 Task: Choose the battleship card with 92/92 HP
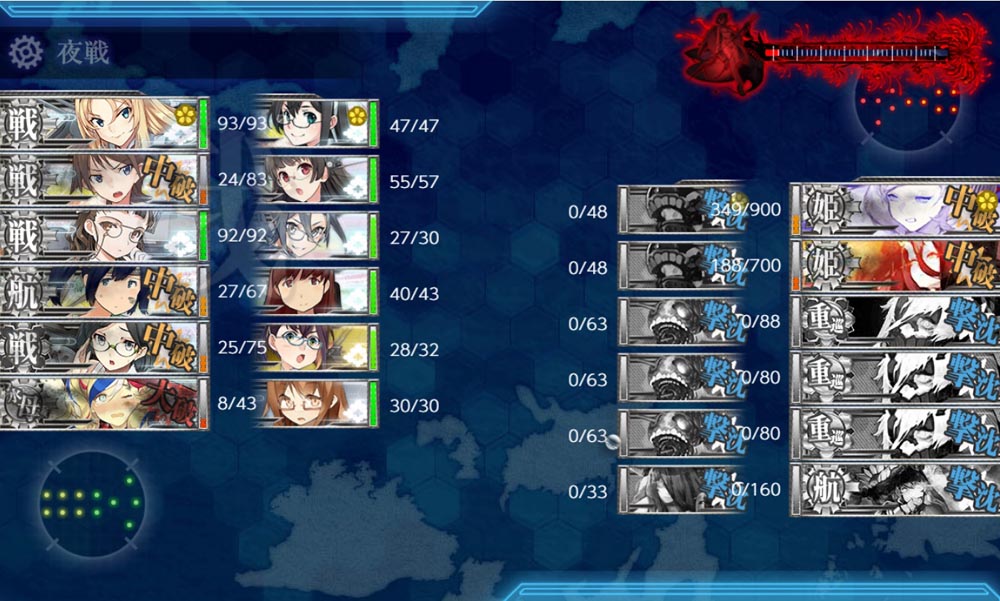(104, 237)
